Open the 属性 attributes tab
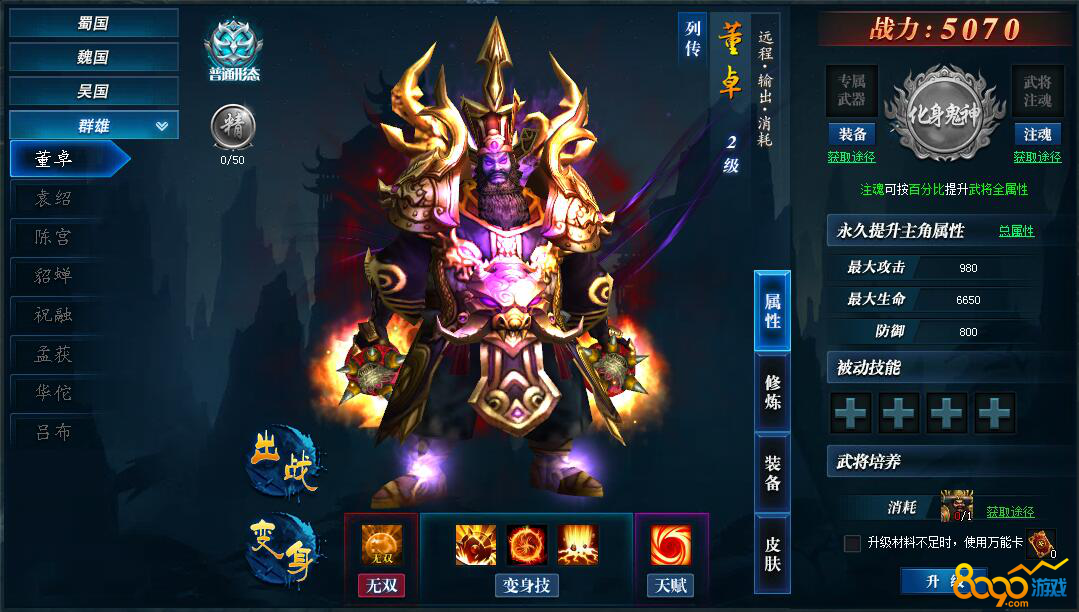The image size is (1079, 612). point(772,310)
